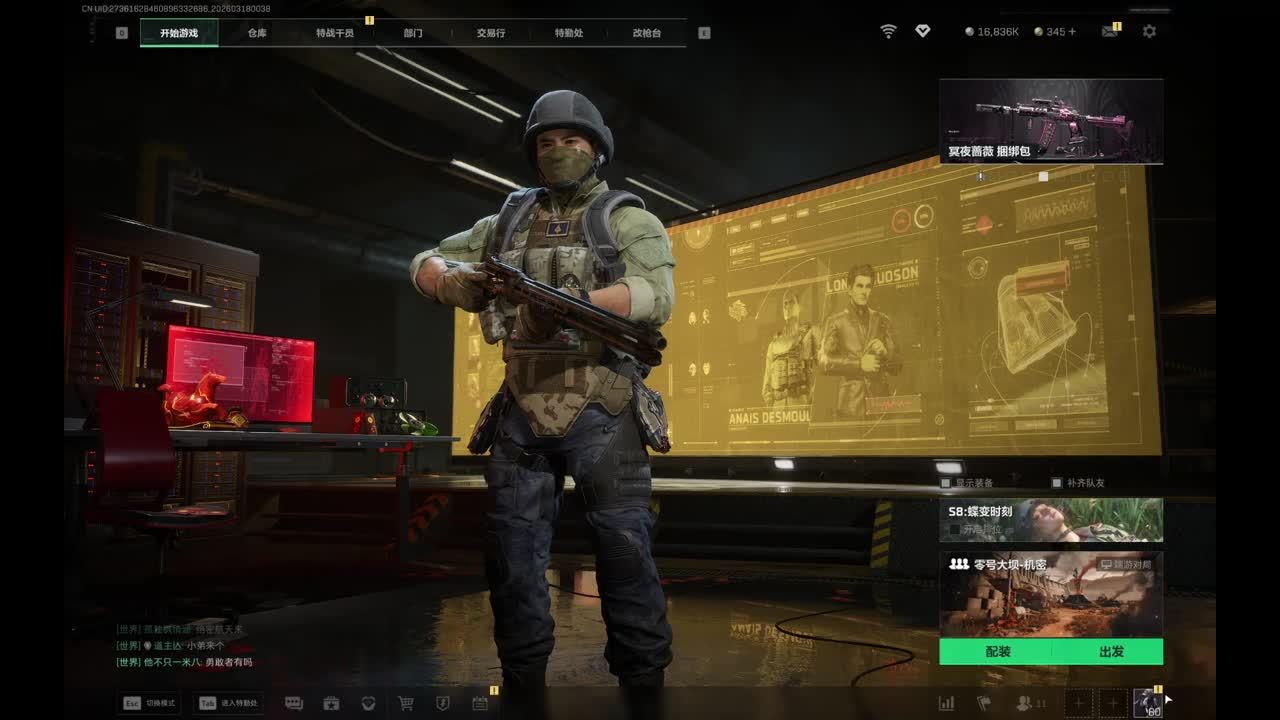This screenshot has height=720, width=1280.
Task: Switch to the 仓库 (warehouse) tab
Action: (x=257, y=33)
